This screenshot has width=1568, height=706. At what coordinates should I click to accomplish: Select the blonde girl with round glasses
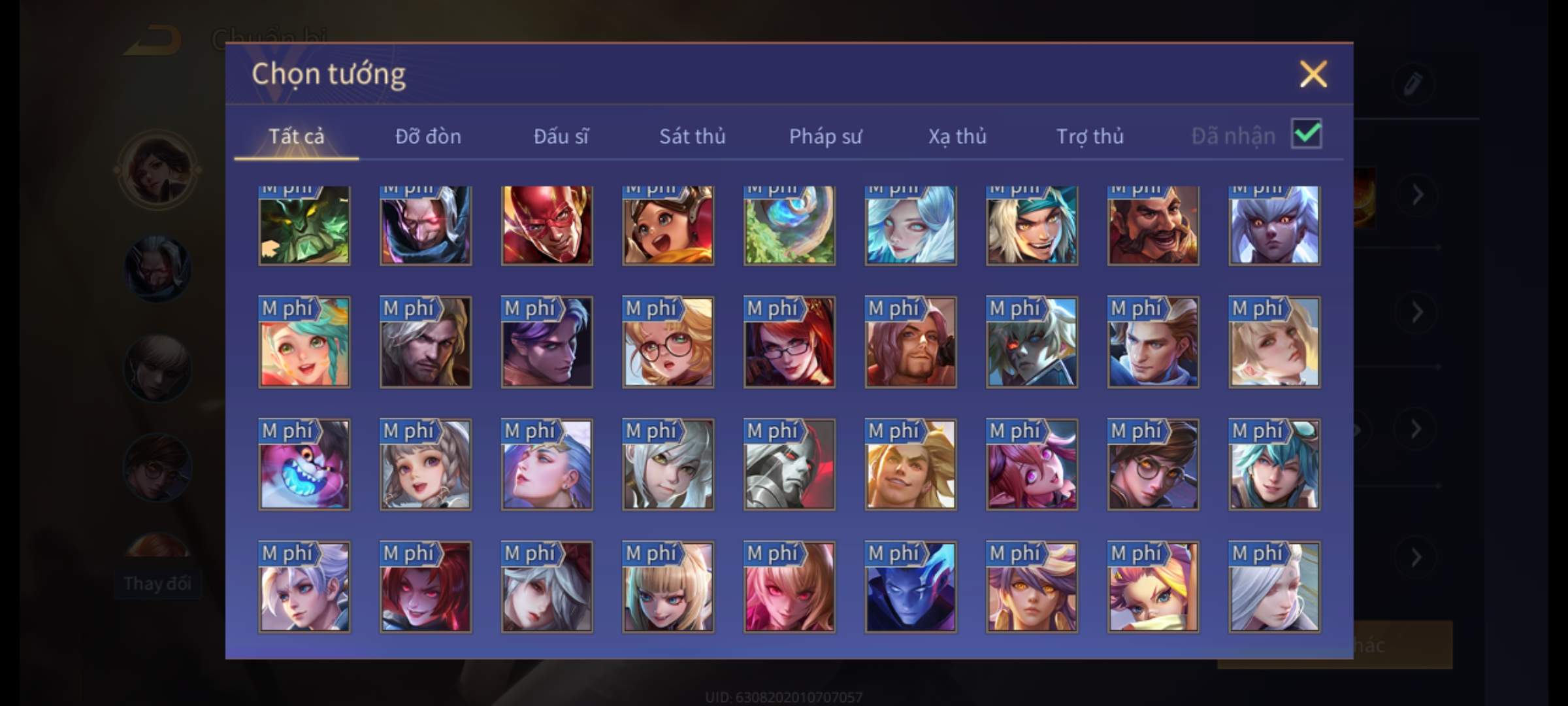pos(668,343)
